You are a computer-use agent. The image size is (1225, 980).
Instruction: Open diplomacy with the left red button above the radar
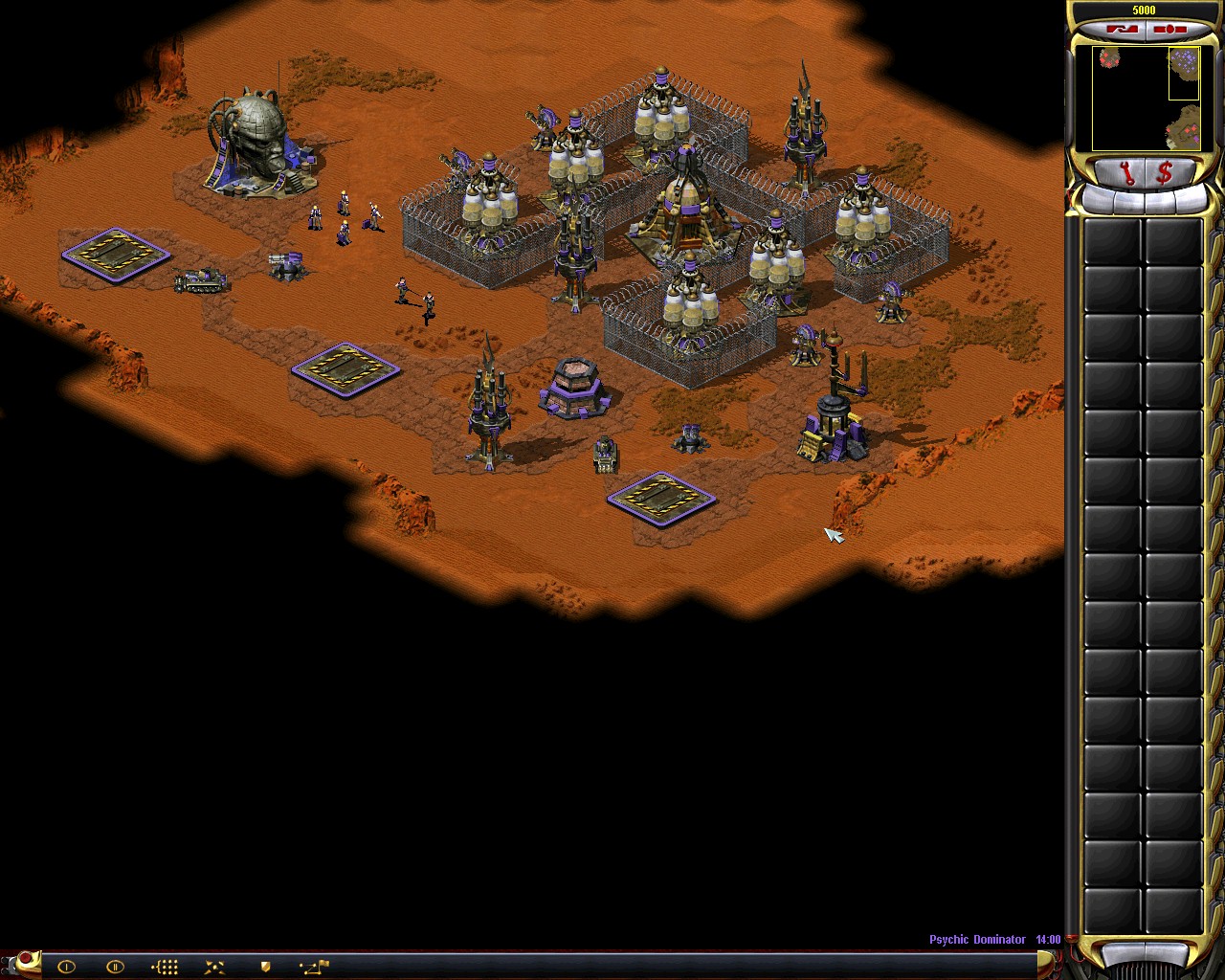1123,29
